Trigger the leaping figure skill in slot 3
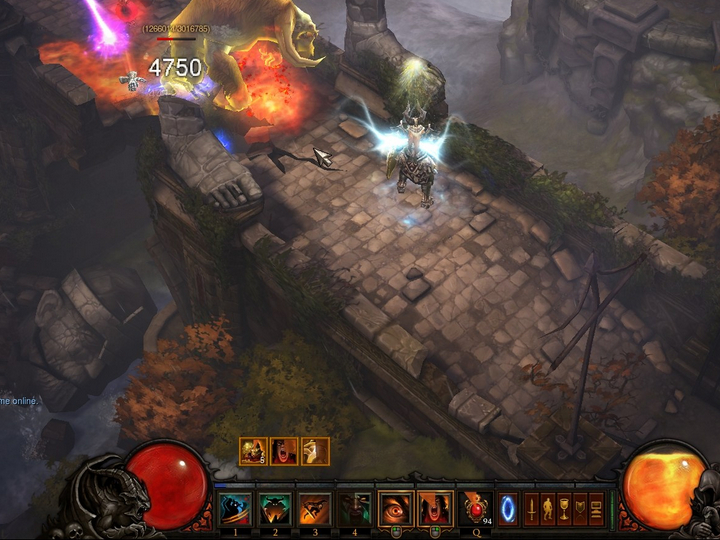720x540 pixels. 315,509
